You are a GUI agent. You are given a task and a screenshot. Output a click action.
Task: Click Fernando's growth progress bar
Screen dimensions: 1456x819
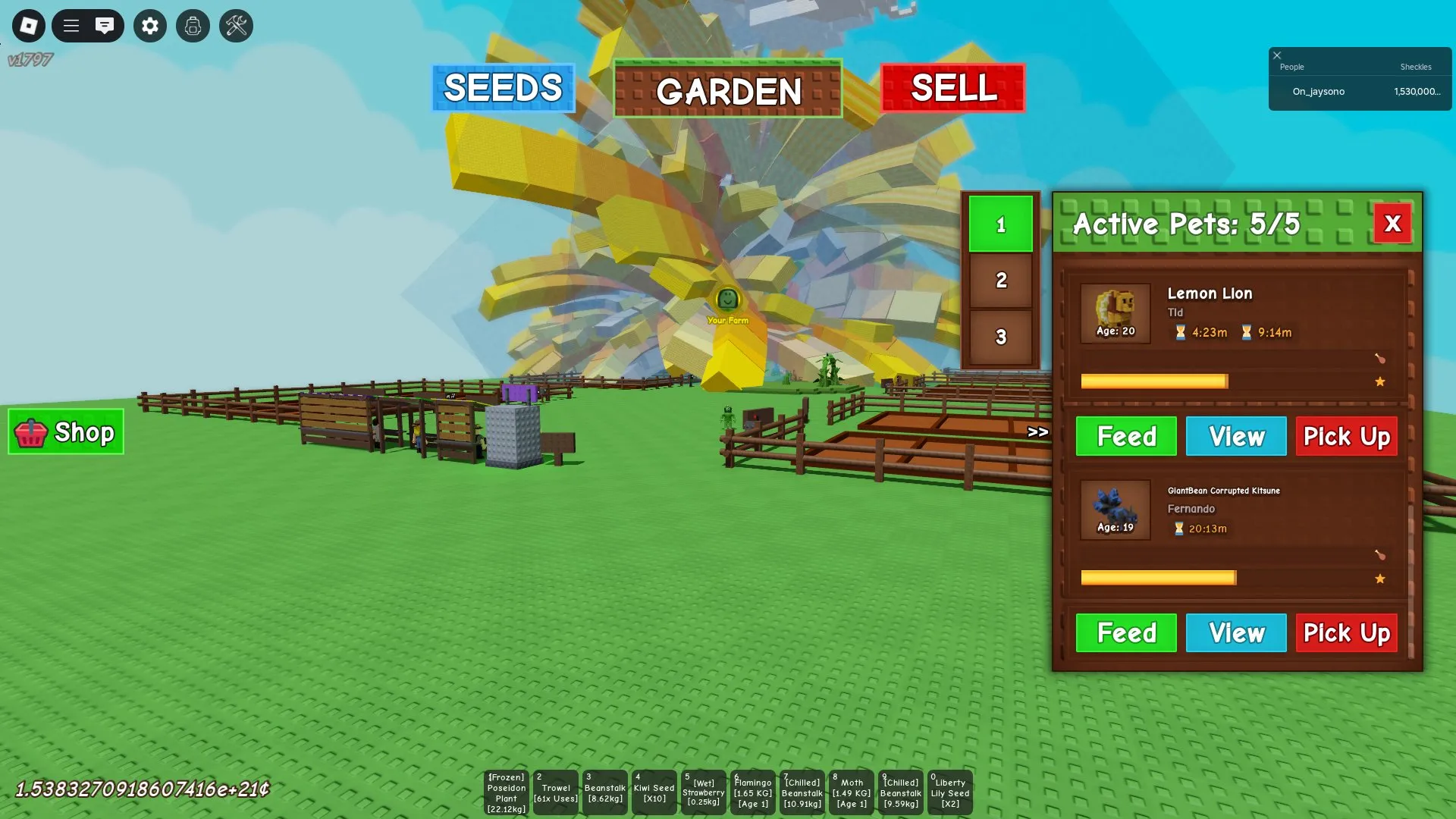click(1156, 578)
